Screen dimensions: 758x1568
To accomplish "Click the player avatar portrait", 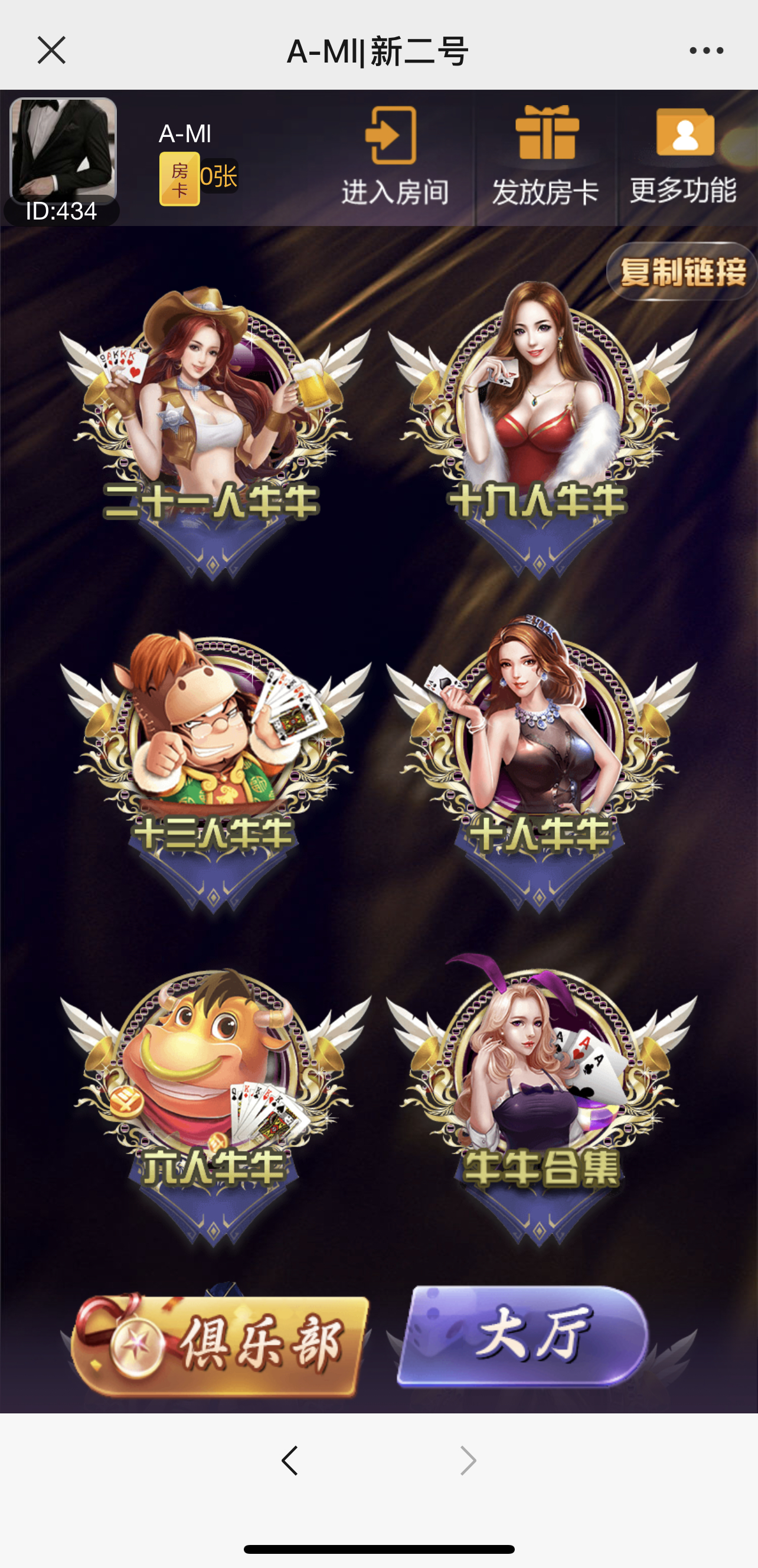I will [x=63, y=151].
